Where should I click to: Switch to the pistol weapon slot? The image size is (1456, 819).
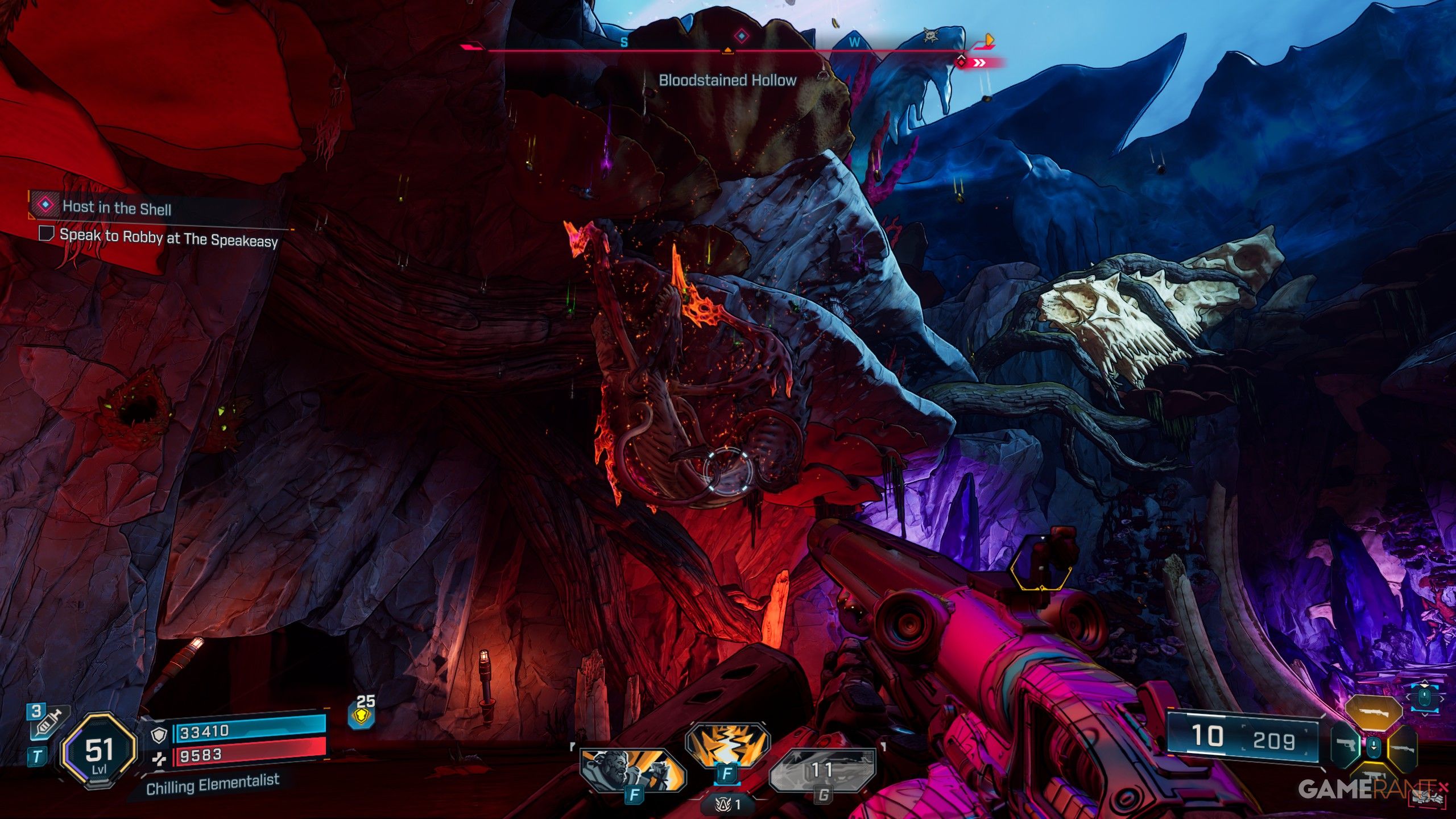pyautogui.click(x=1346, y=745)
